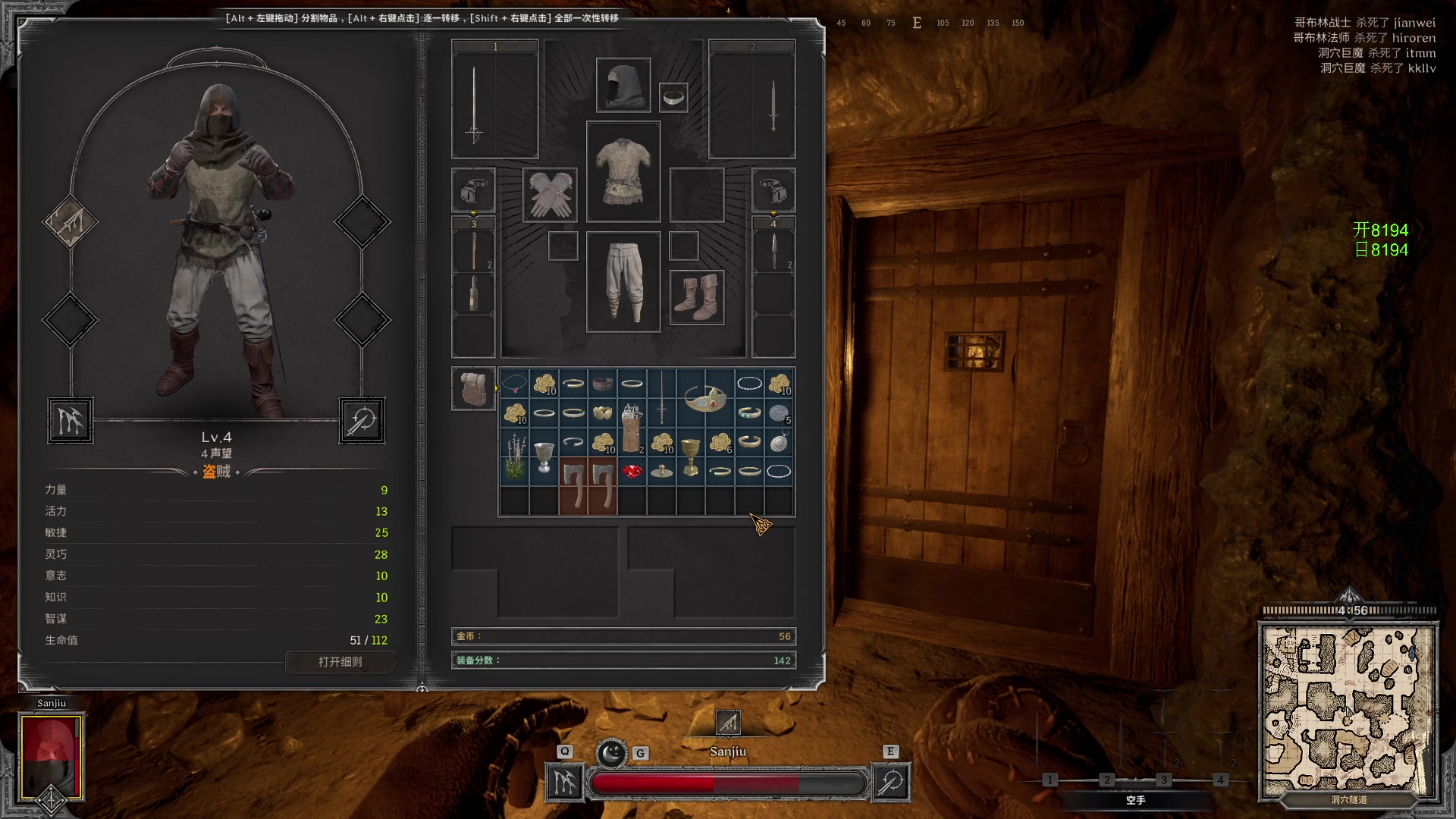
Task: Select the lavender herb plant
Action: click(515, 457)
